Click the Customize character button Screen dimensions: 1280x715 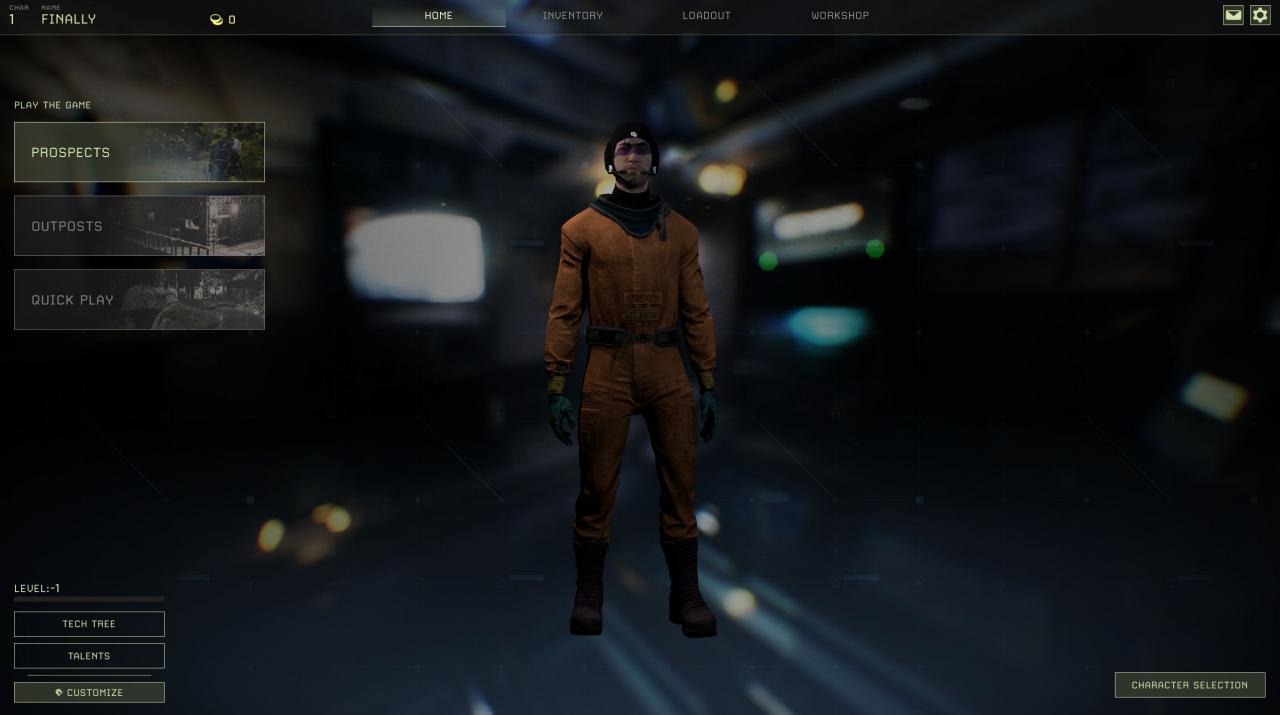[x=89, y=692]
